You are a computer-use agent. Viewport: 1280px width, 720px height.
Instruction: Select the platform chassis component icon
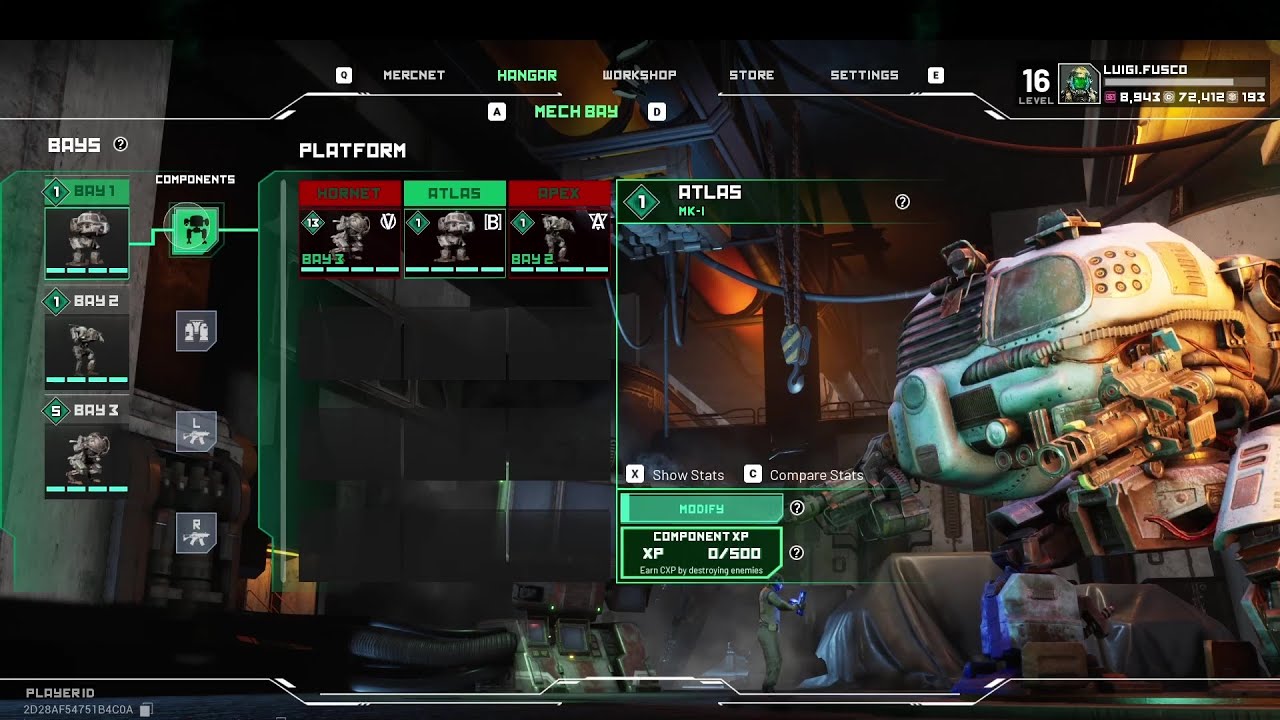pyautogui.click(x=196, y=229)
